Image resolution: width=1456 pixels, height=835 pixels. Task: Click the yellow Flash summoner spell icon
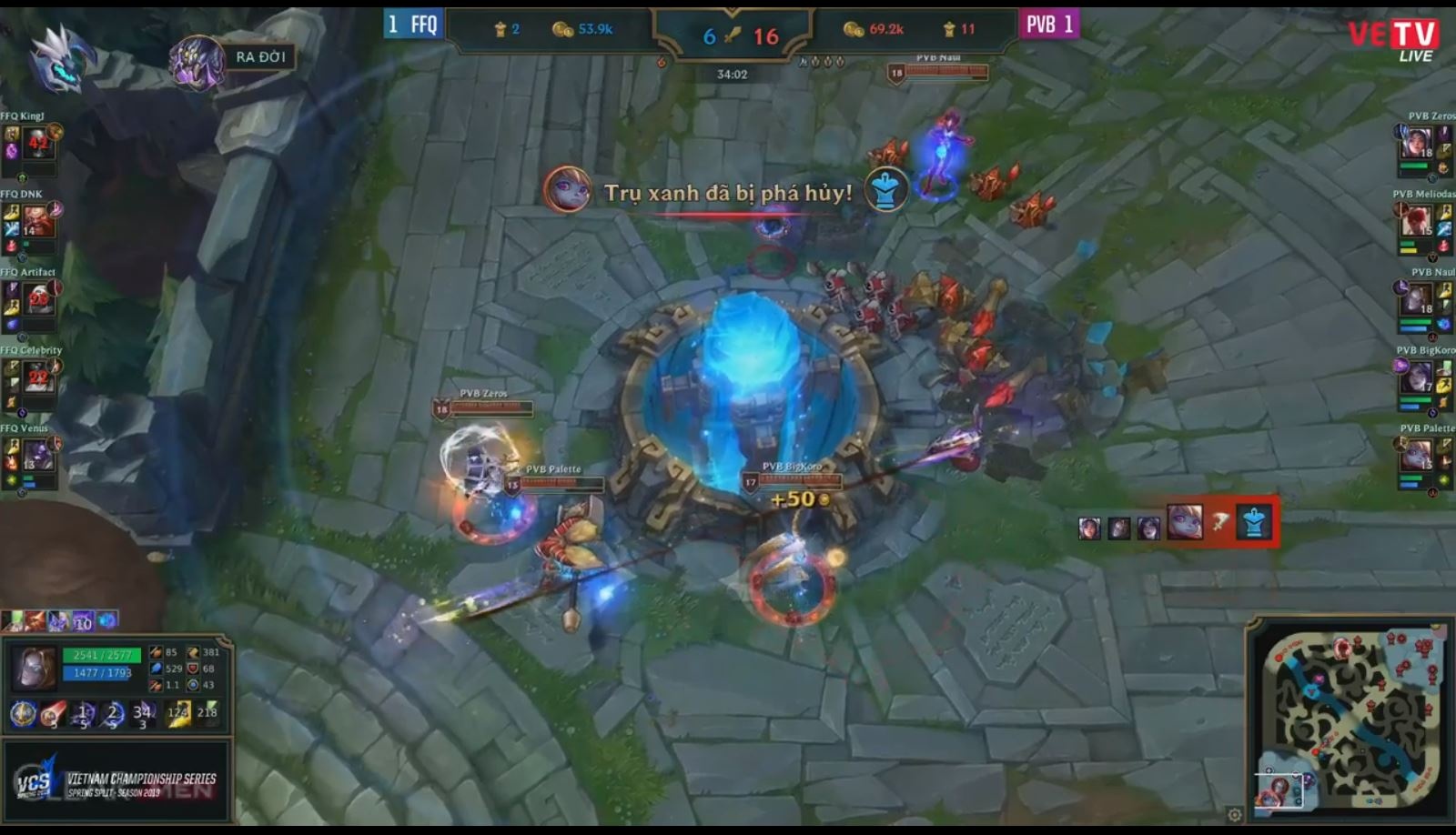(177, 714)
